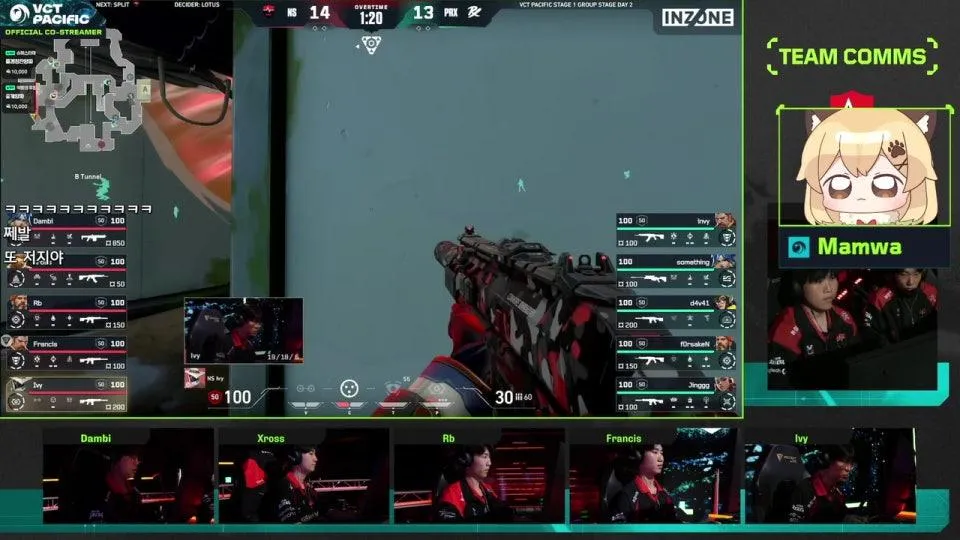Click the spike objective icon below the timer
The width and height of the screenshot is (960, 540).
click(371, 45)
